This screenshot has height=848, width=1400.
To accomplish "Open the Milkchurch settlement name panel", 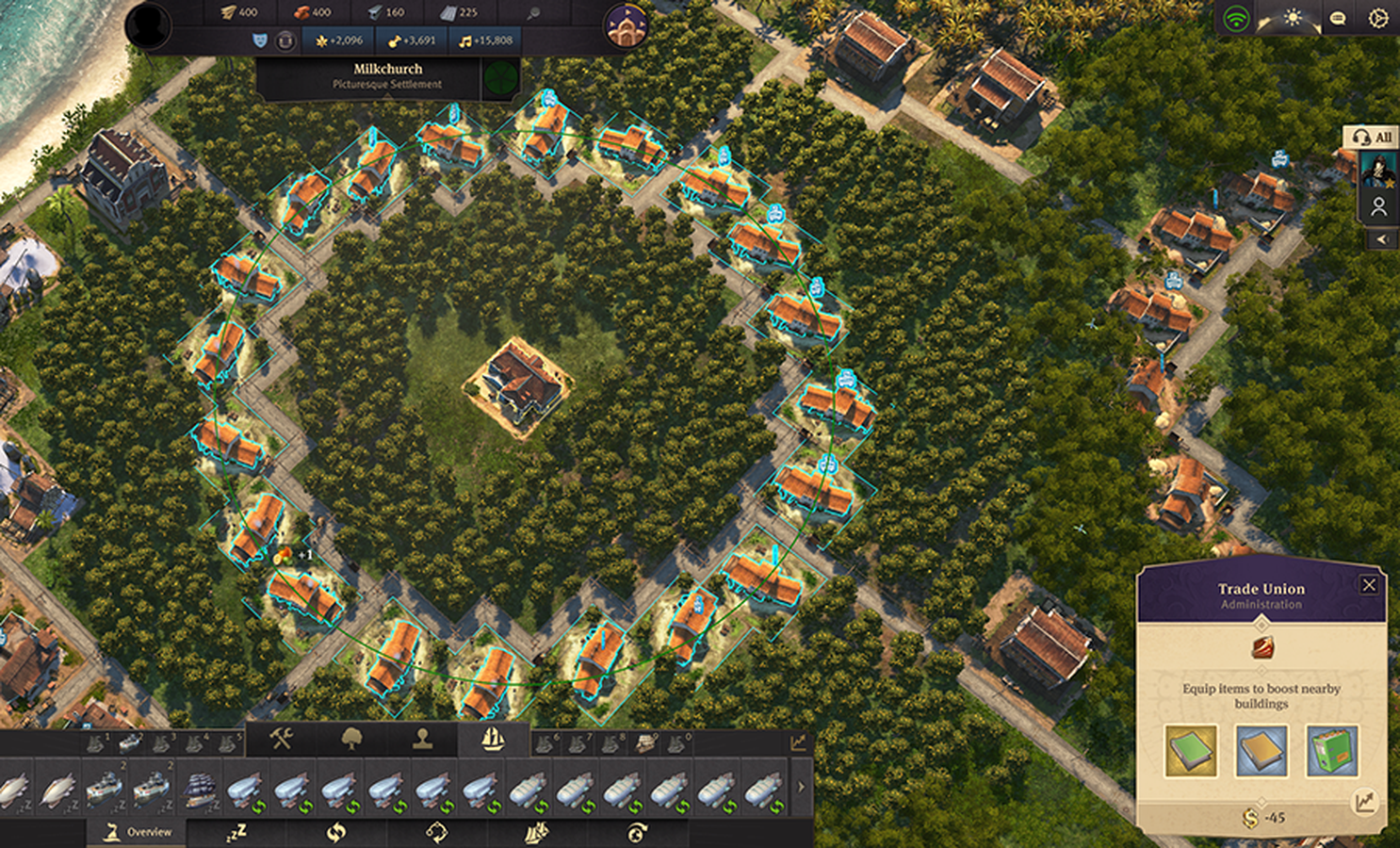I will [387, 75].
